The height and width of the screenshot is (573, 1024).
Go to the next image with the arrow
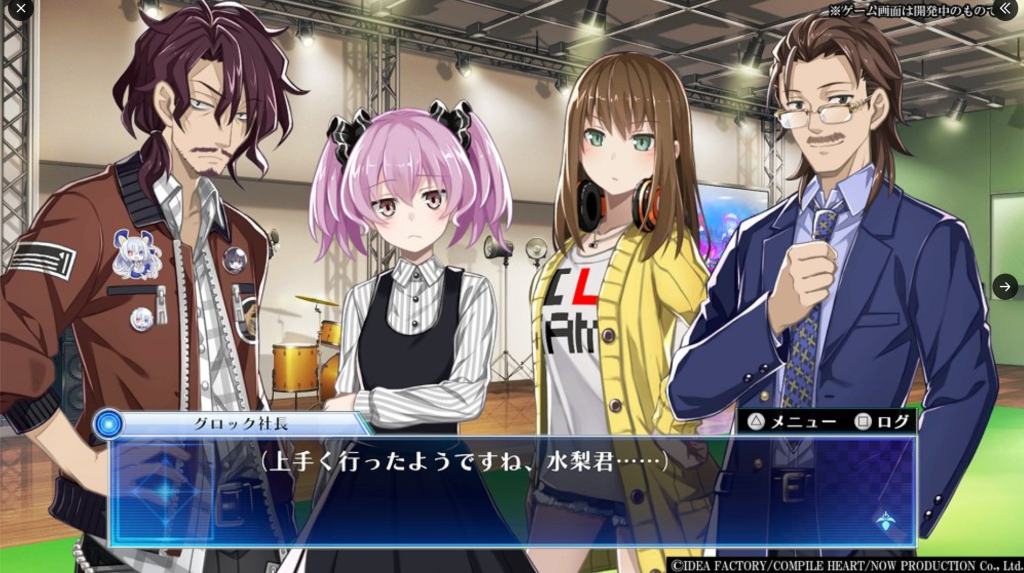[1005, 287]
